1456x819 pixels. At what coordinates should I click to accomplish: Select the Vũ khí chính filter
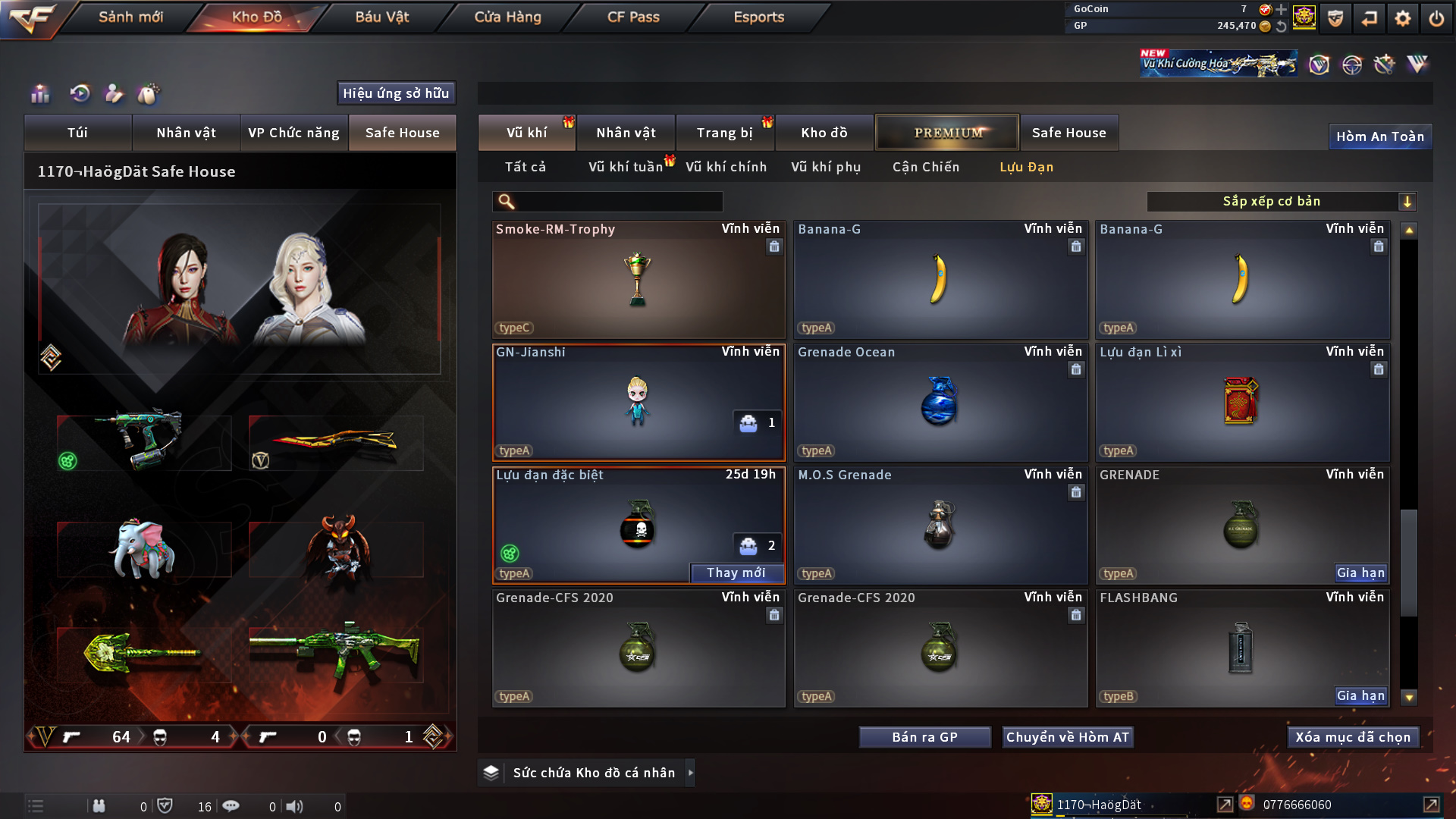click(x=726, y=167)
